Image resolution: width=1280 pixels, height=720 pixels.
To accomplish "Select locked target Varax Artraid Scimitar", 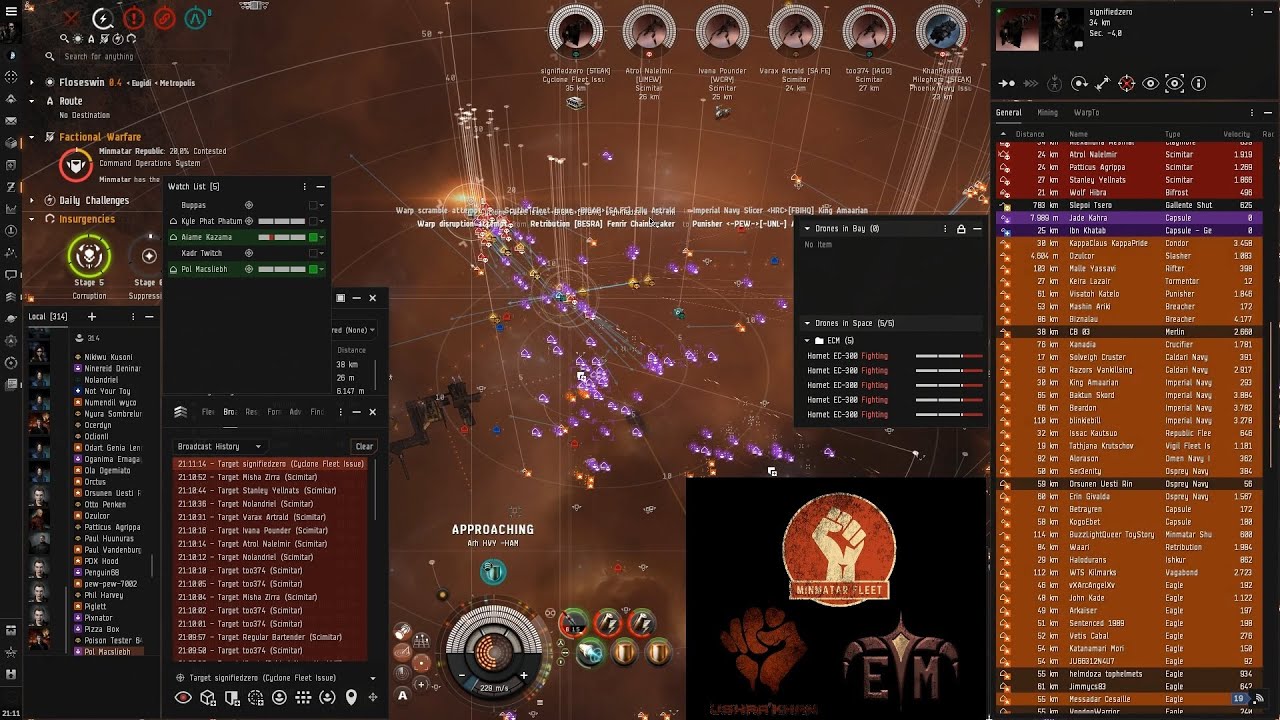I will (795, 33).
